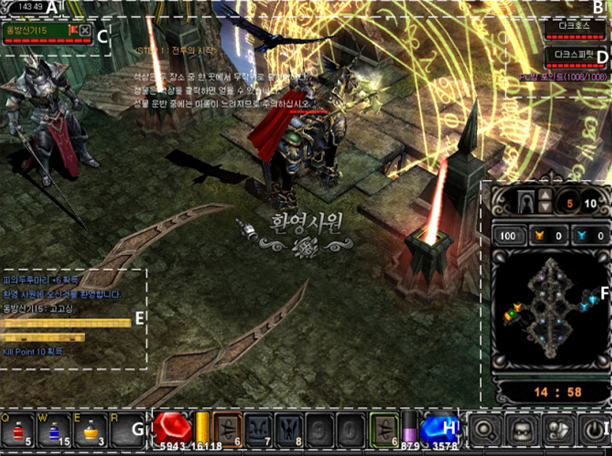
Task: Select the 용방신기15 party member frame
Action: [x=36, y=31]
